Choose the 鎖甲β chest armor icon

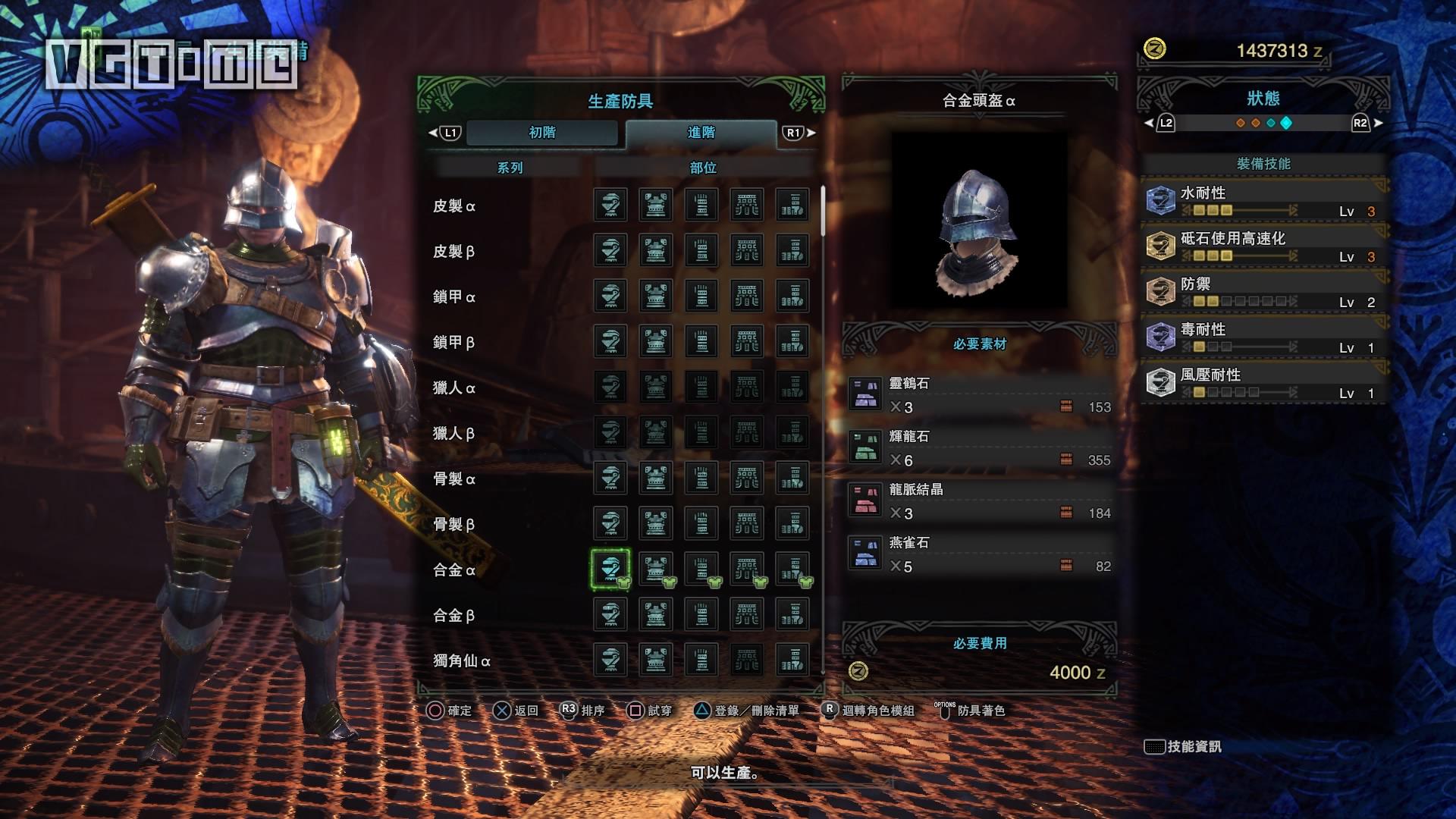point(656,341)
